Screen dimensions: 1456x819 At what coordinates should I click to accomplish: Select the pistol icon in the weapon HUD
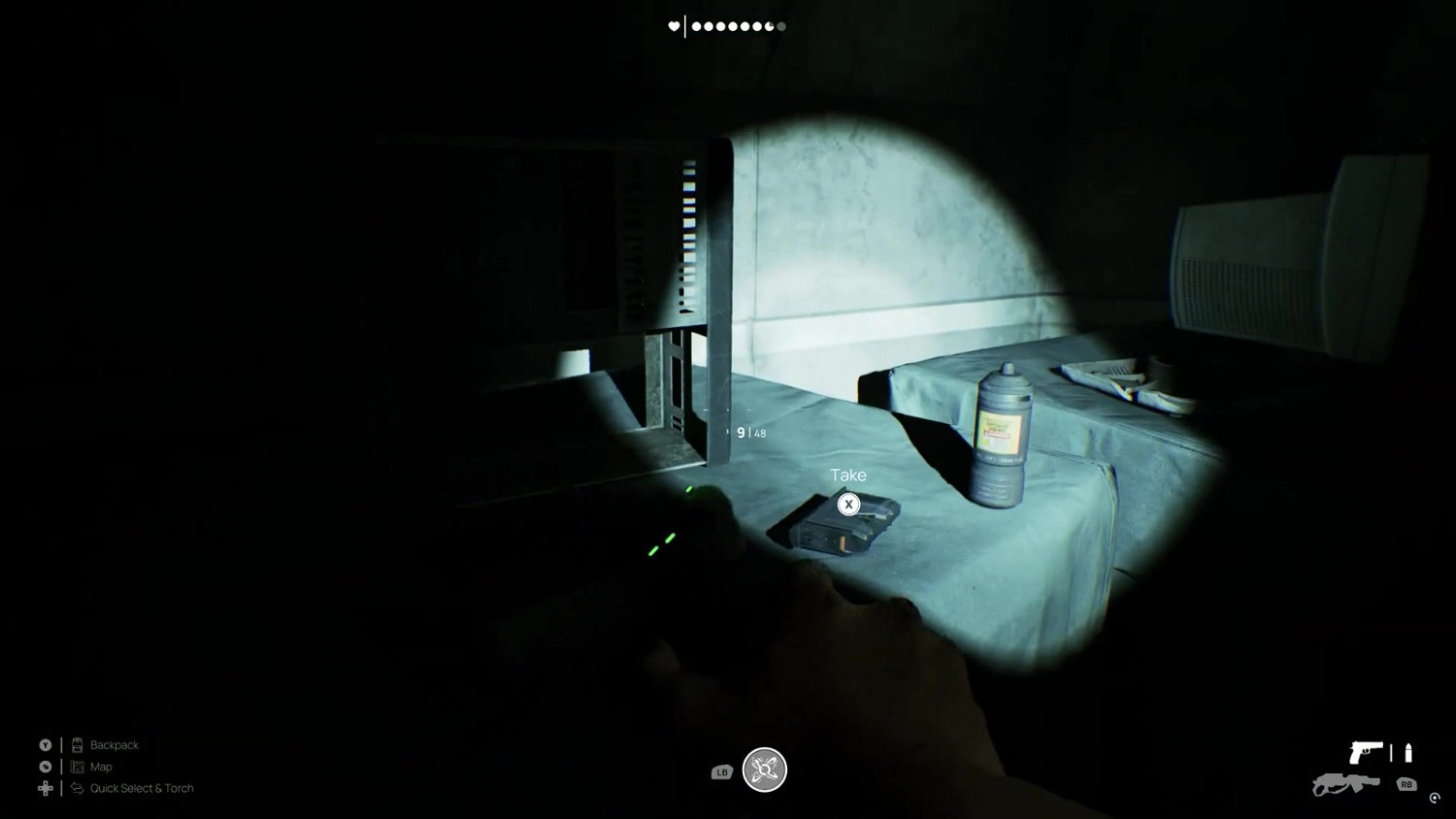pos(1366,752)
